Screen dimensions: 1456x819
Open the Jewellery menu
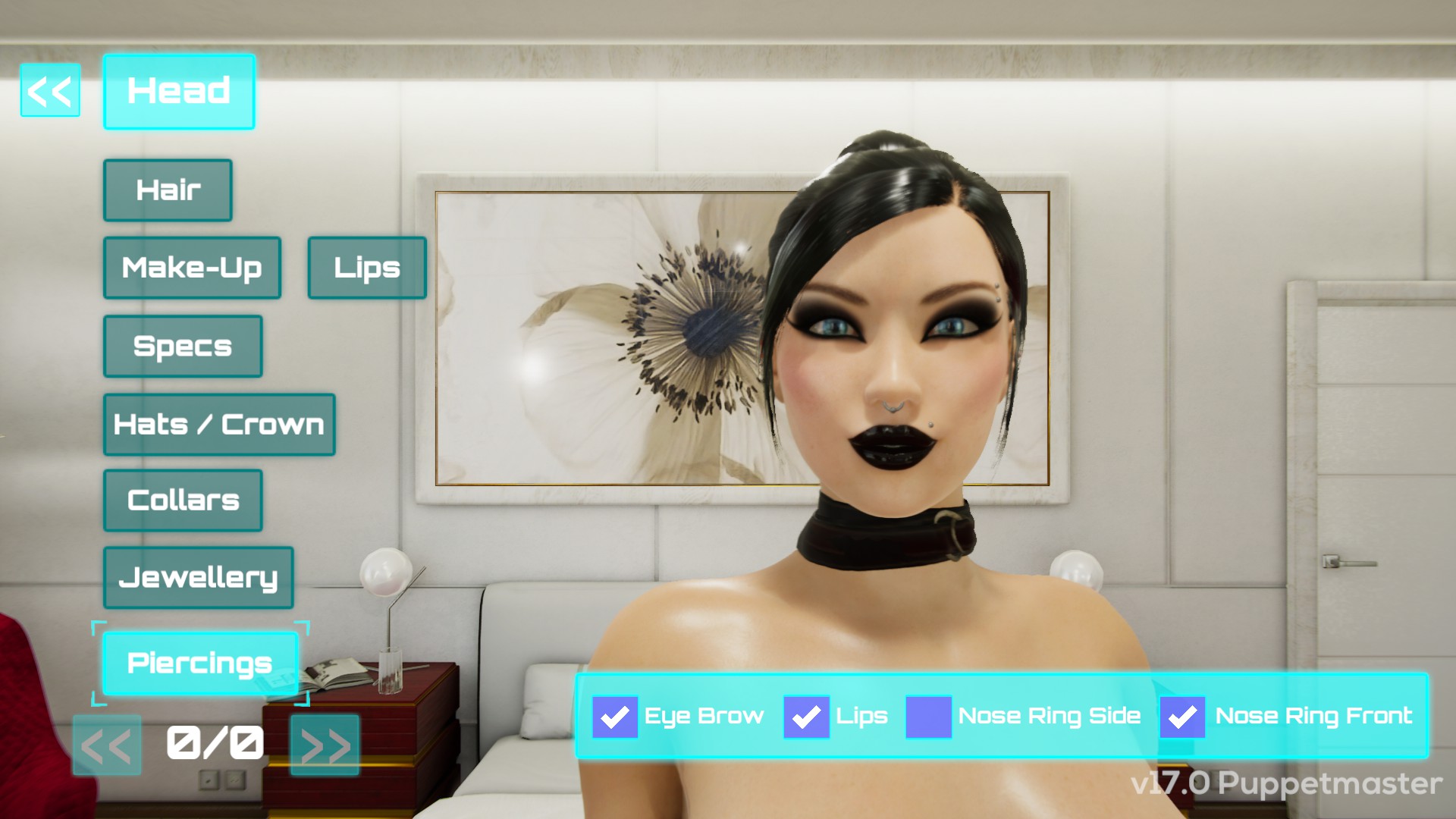tap(198, 578)
